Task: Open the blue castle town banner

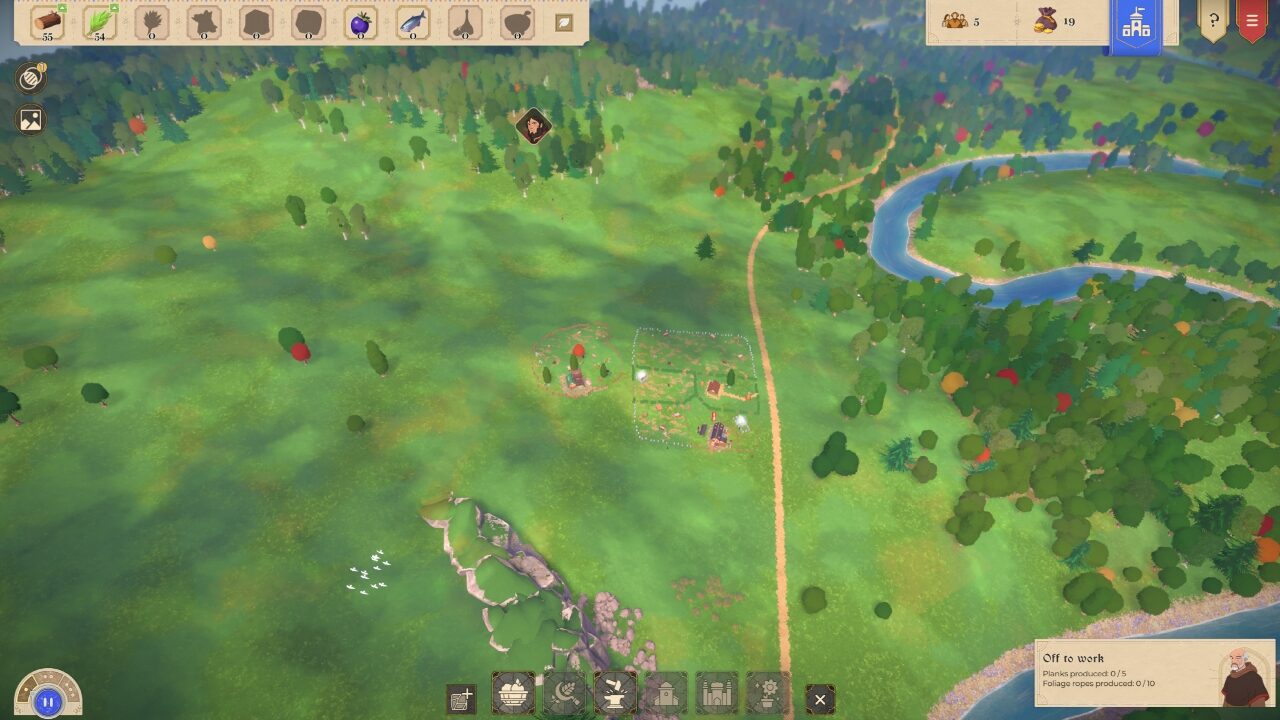Action: click(x=1138, y=20)
